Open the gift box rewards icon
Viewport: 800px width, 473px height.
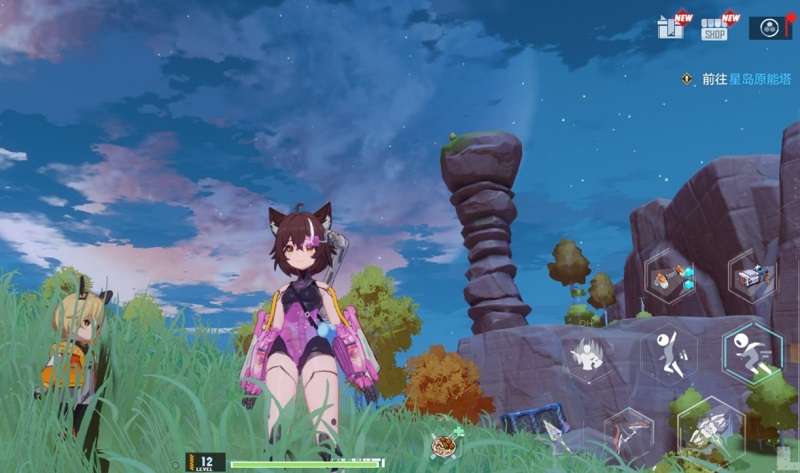(670, 27)
